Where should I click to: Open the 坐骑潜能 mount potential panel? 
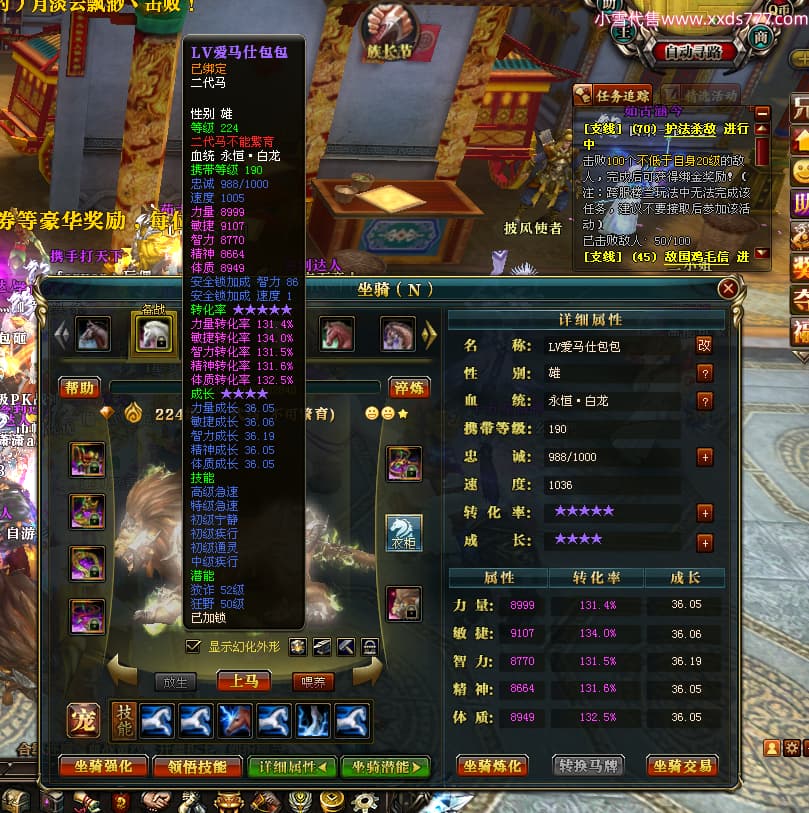(x=385, y=767)
